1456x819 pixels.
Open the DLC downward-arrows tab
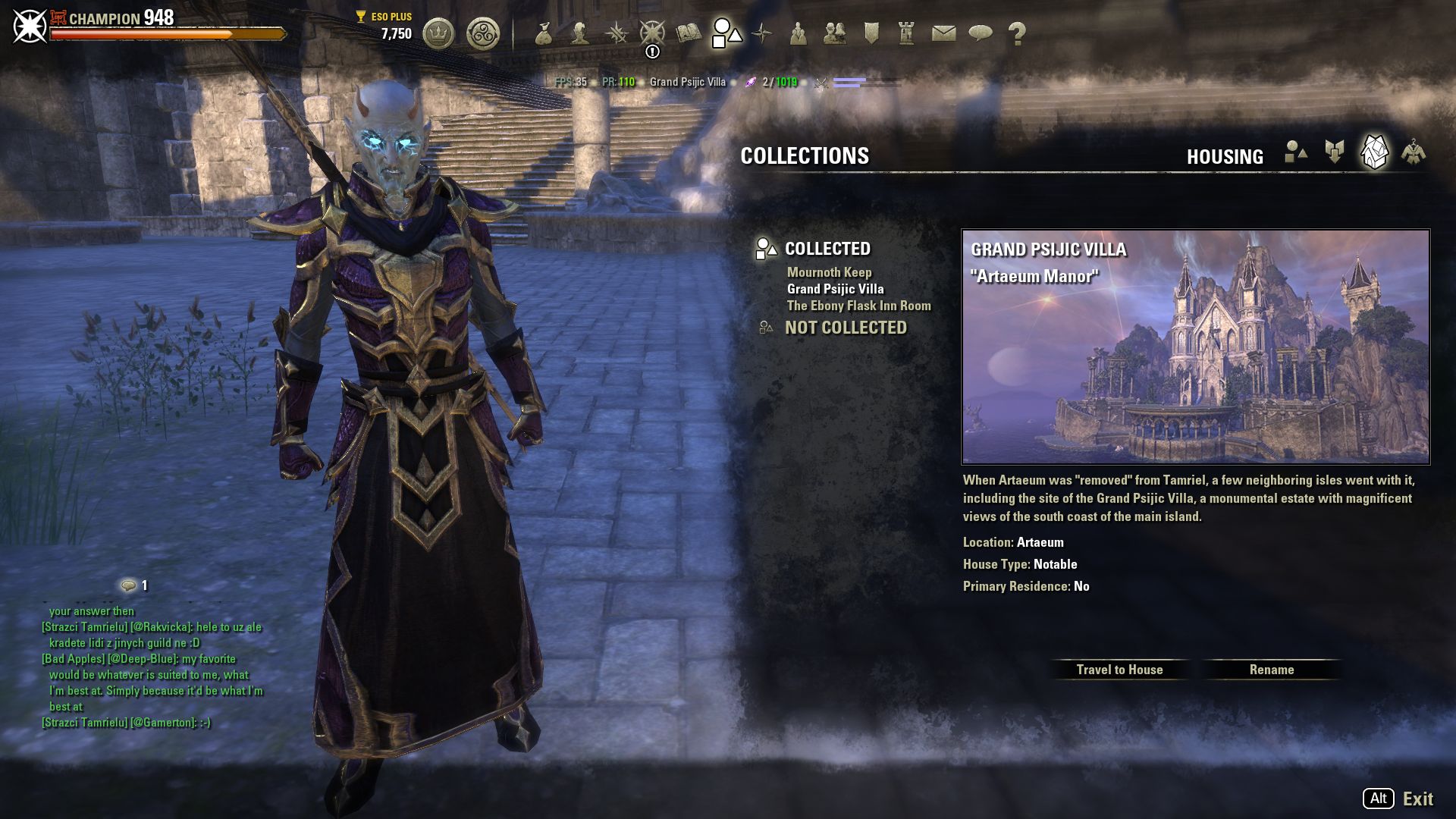[1335, 152]
